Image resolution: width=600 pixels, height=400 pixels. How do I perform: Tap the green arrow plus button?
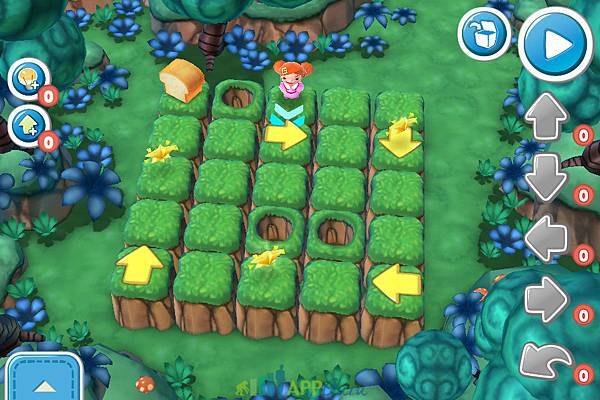[x=26, y=125]
